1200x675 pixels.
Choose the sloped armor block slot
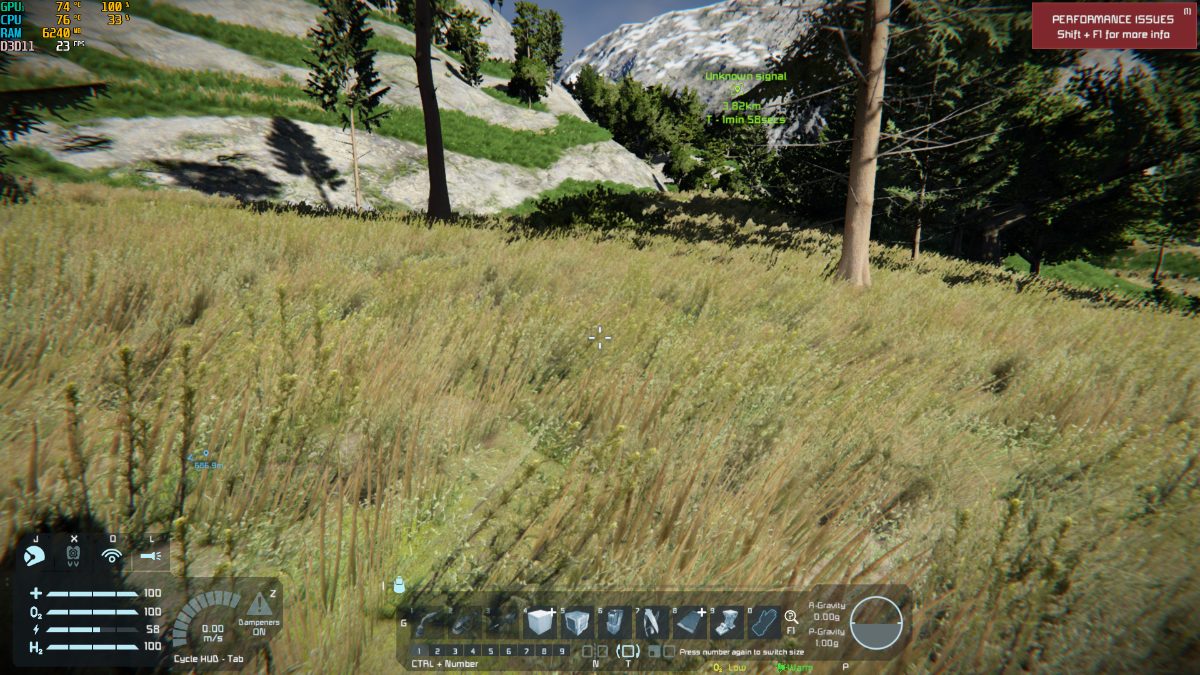coord(689,623)
